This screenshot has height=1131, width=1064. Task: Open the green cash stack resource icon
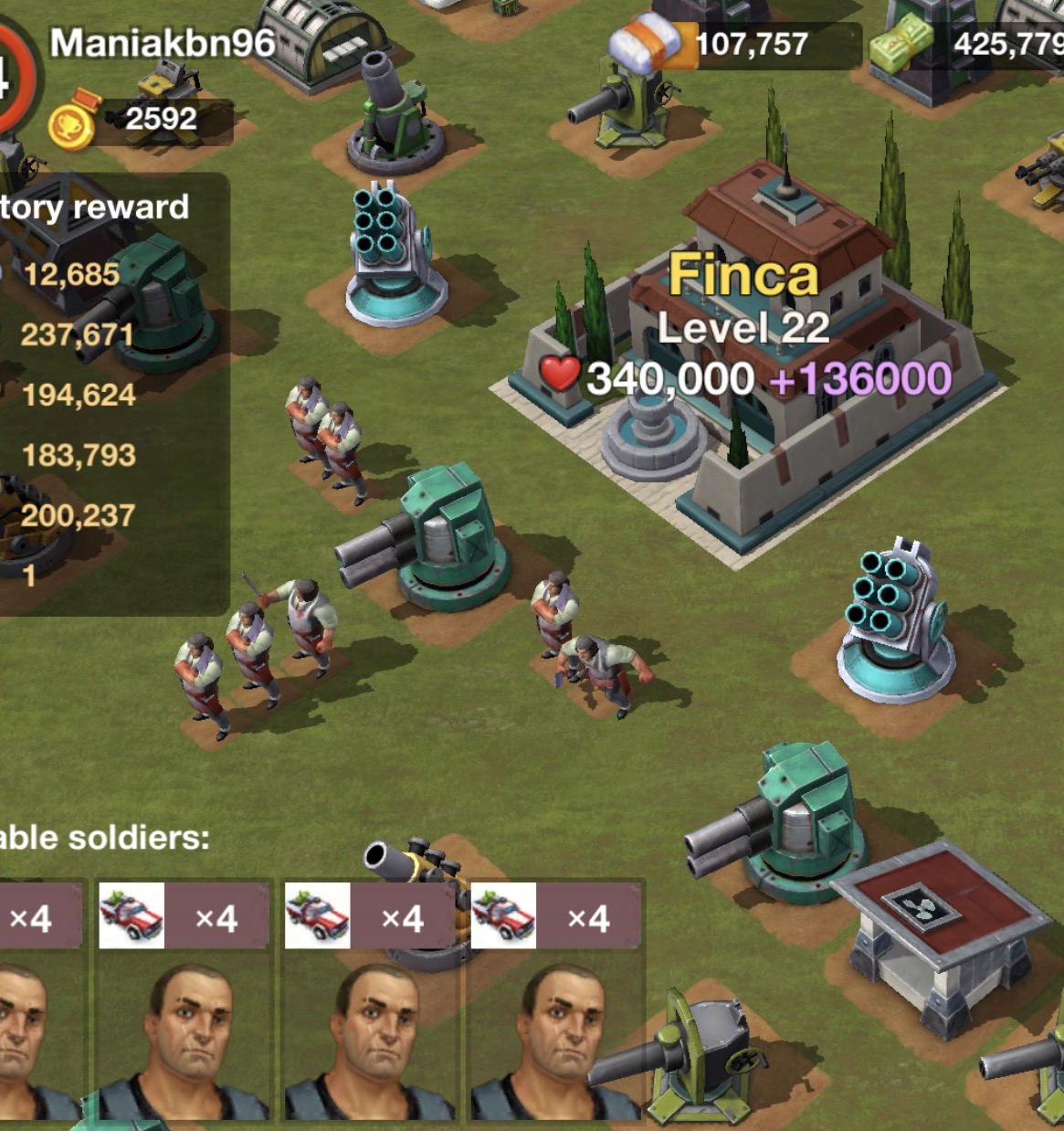tap(901, 46)
